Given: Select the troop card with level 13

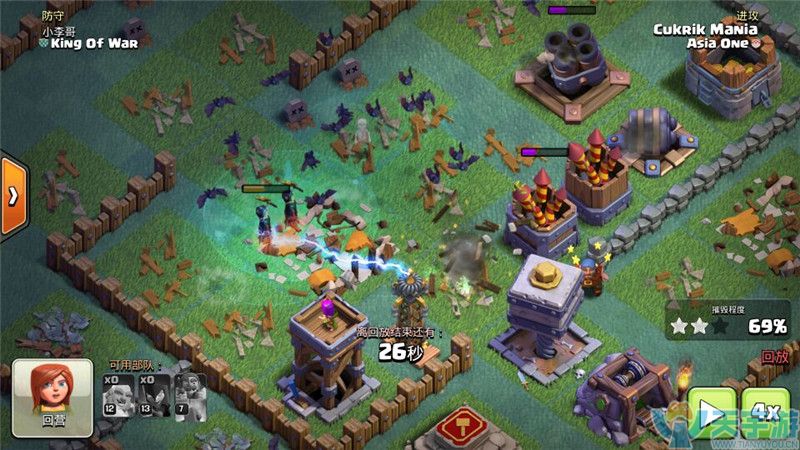Looking at the screenshot, I should coord(153,394).
